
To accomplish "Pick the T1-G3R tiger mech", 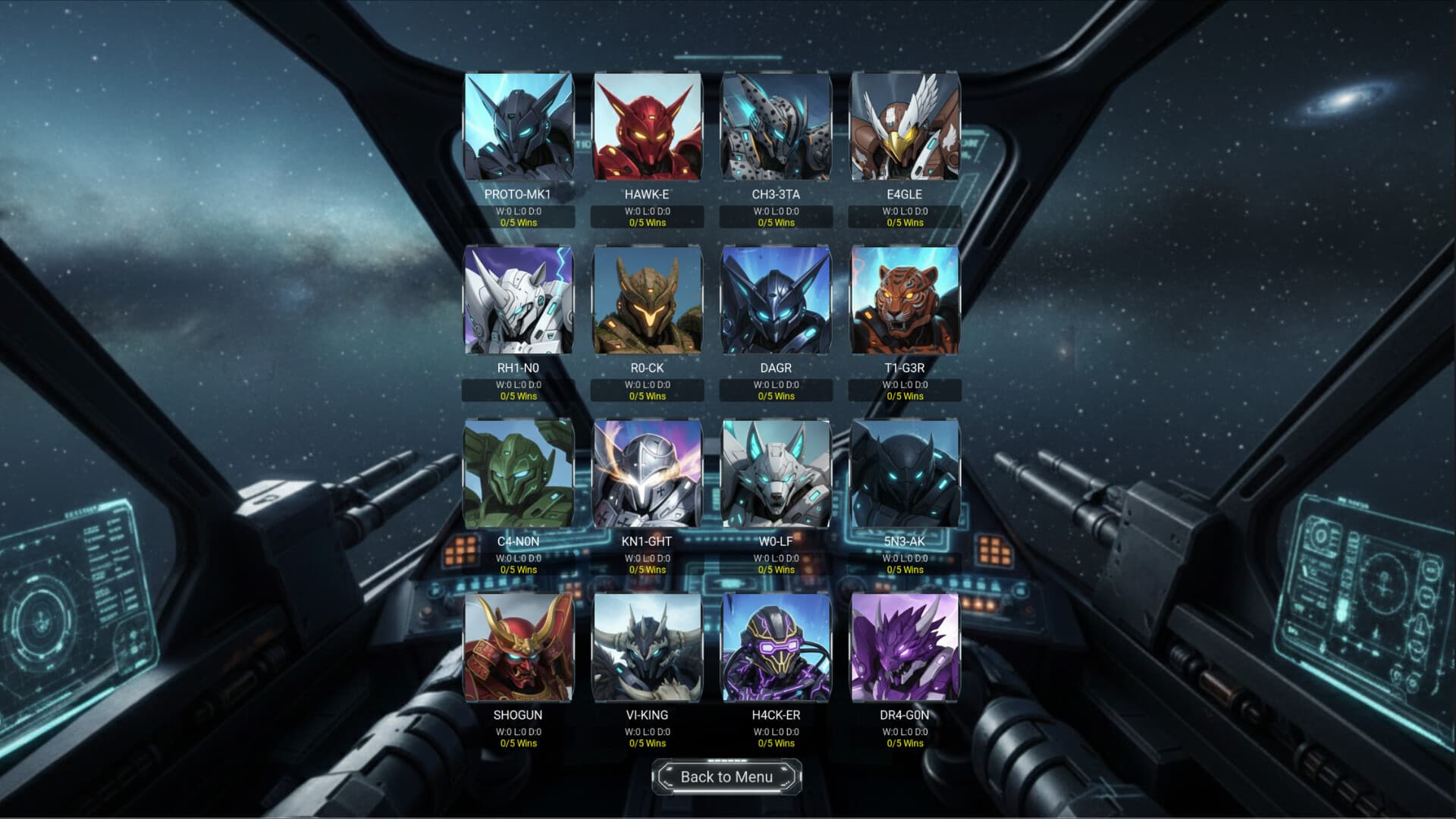I will coord(907,302).
